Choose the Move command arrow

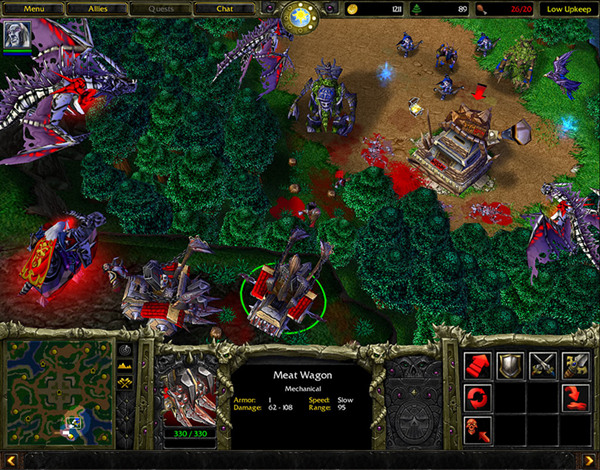(x=477, y=363)
